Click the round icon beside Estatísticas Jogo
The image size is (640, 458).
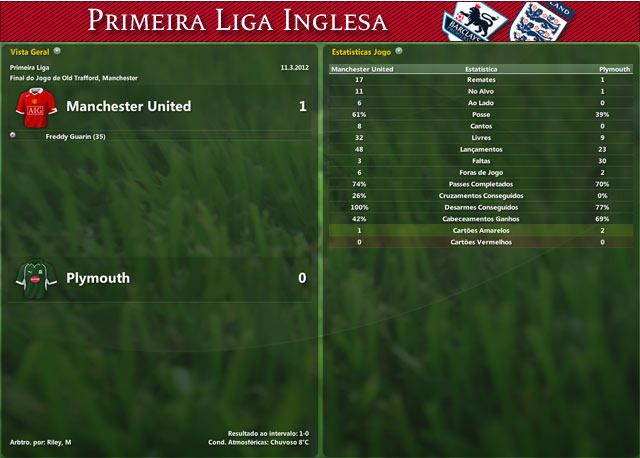399,50
